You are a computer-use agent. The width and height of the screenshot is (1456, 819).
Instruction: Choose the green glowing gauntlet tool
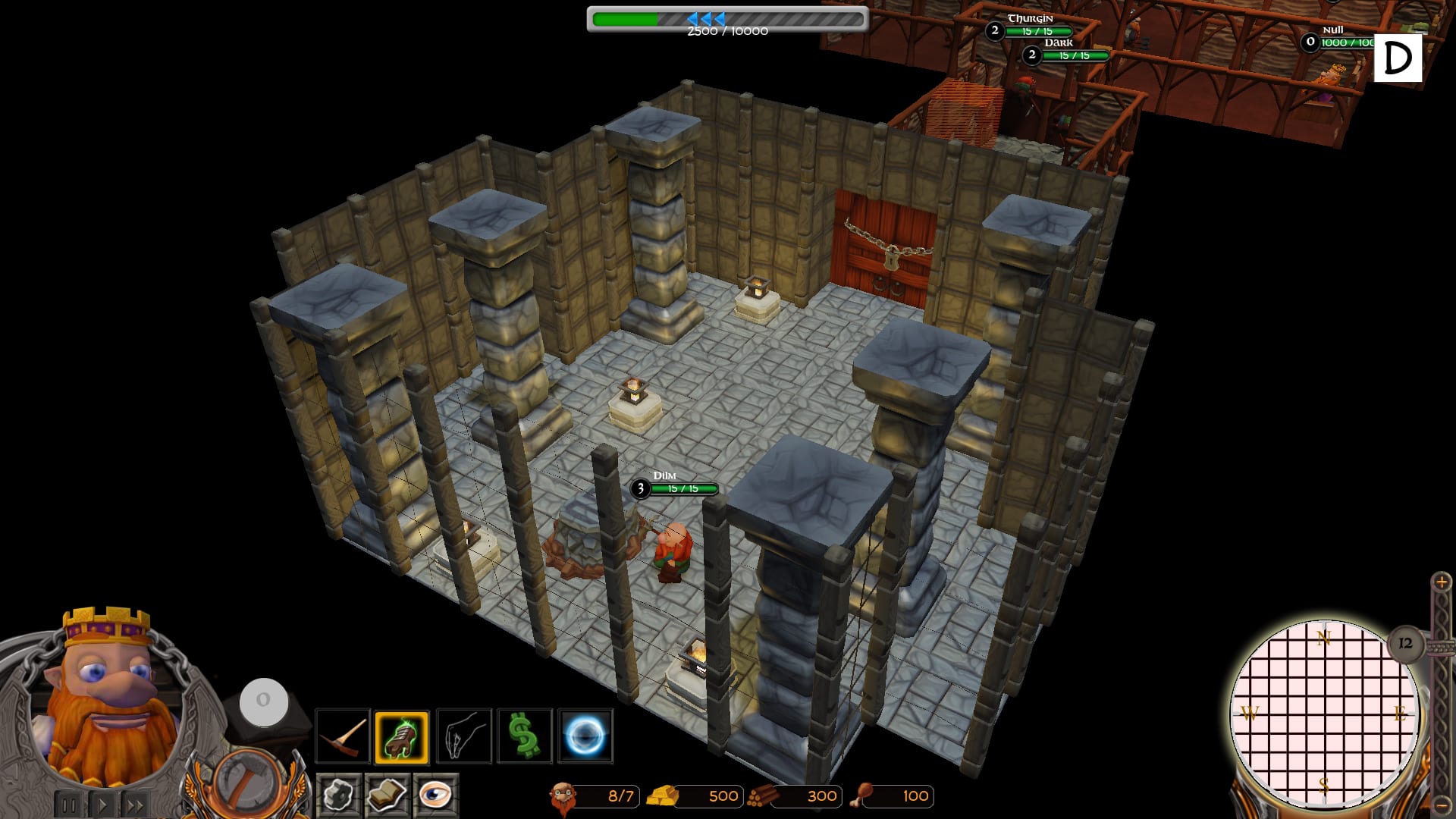(402, 736)
